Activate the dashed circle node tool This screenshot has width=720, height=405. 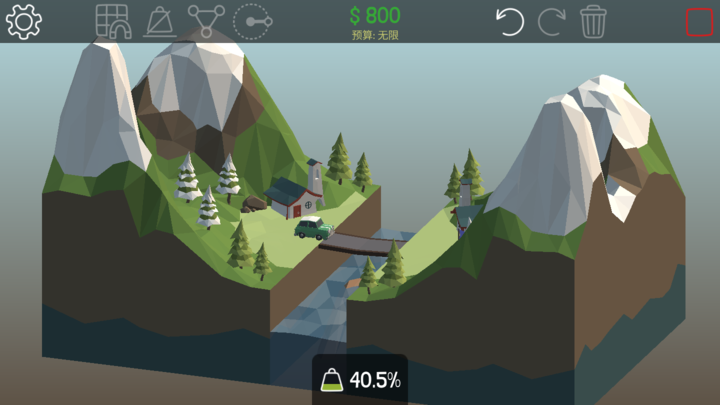click(252, 21)
